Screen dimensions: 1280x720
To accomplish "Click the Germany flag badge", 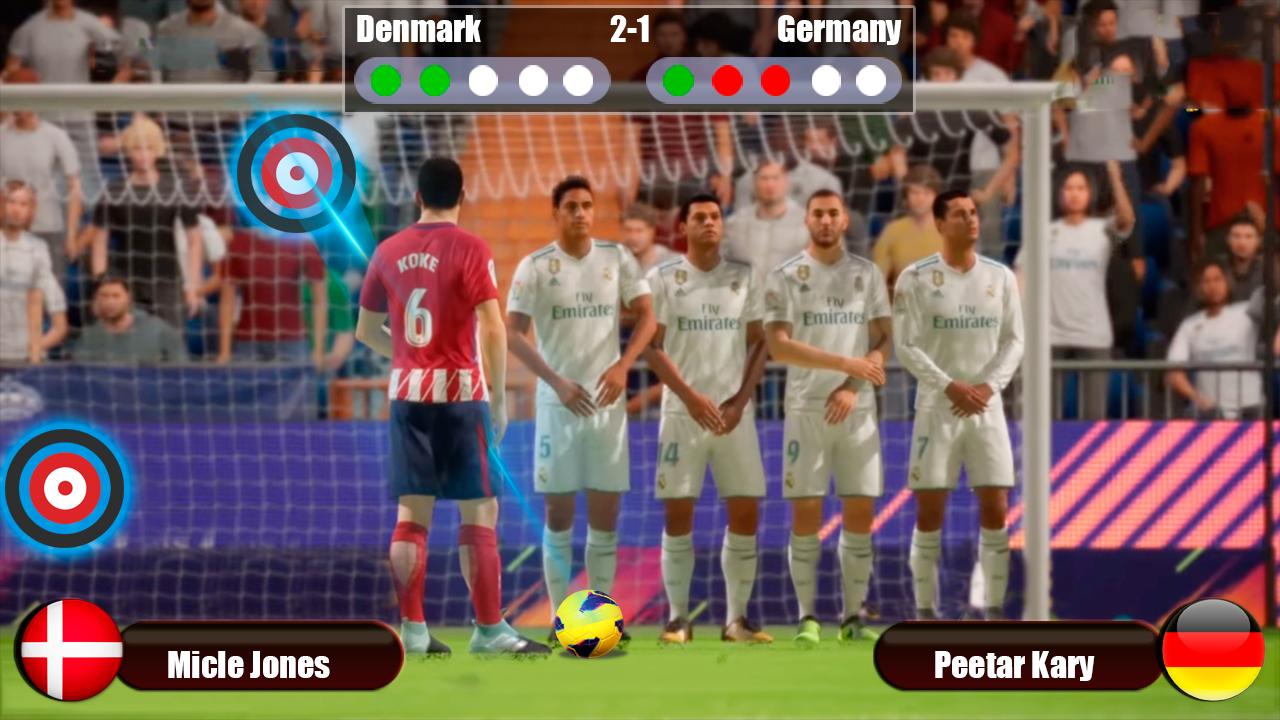I will [1212, 650].
